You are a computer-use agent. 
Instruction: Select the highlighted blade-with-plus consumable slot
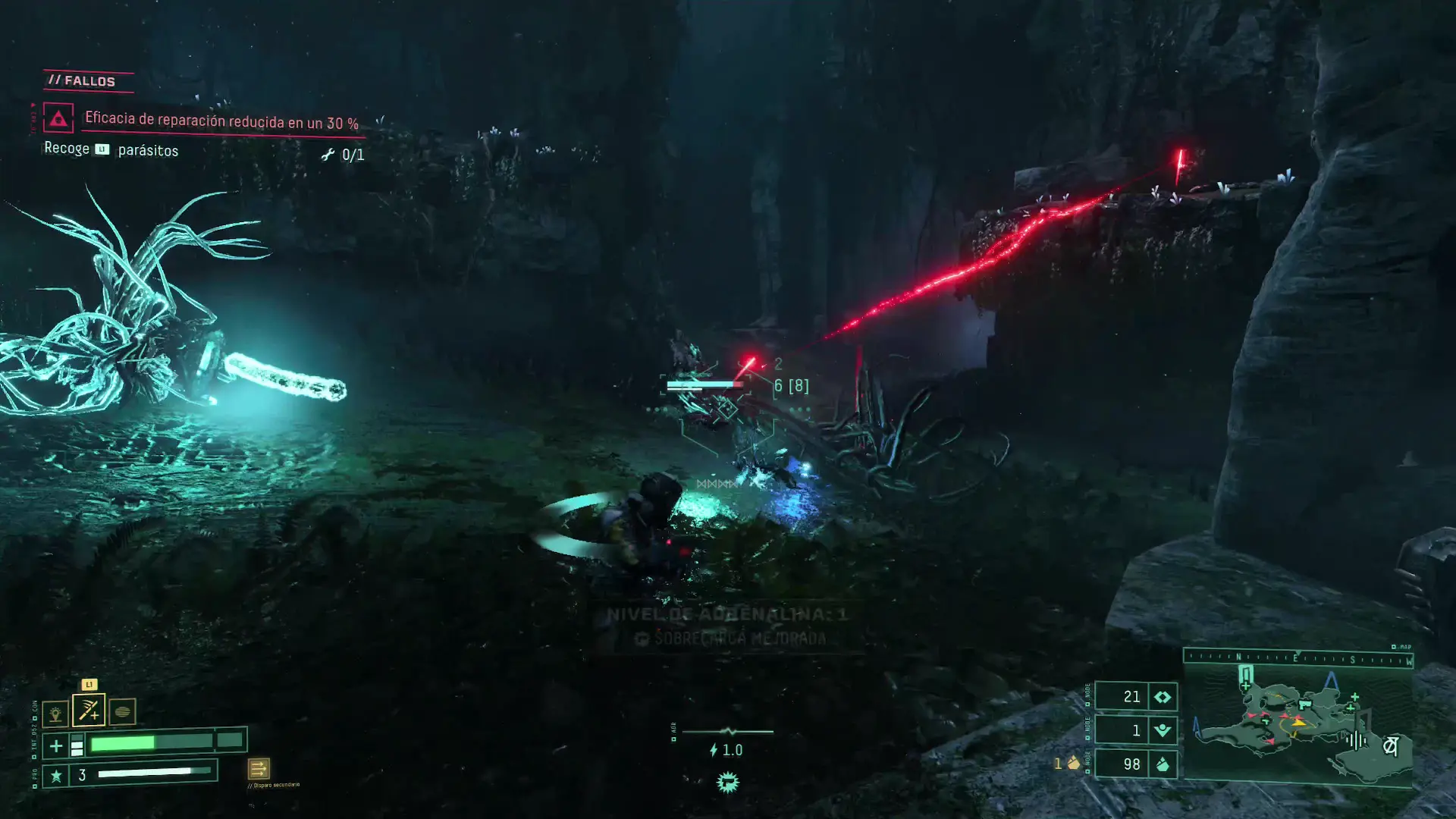tap(89, 711)
